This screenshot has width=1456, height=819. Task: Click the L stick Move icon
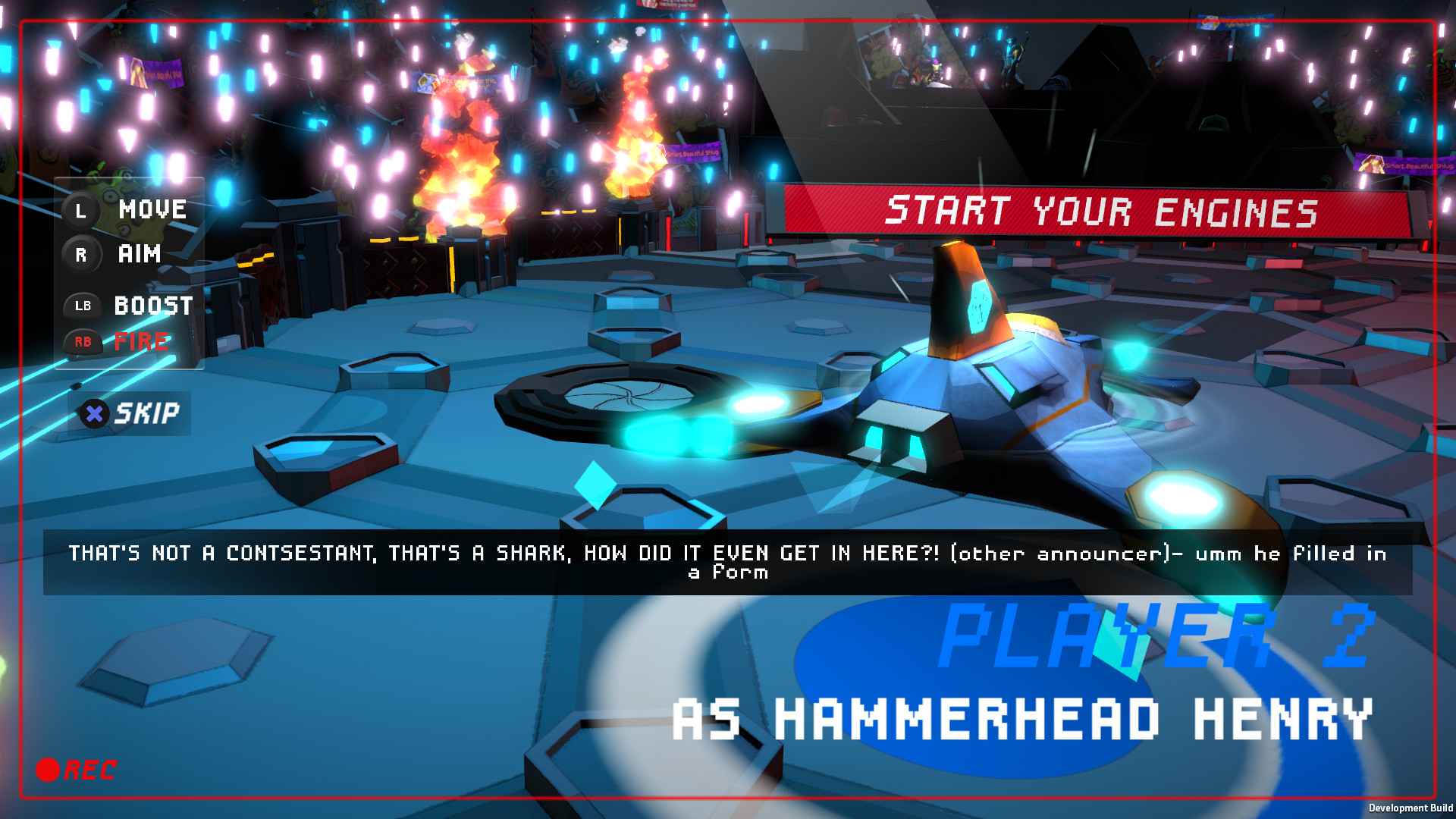(82, 211)
